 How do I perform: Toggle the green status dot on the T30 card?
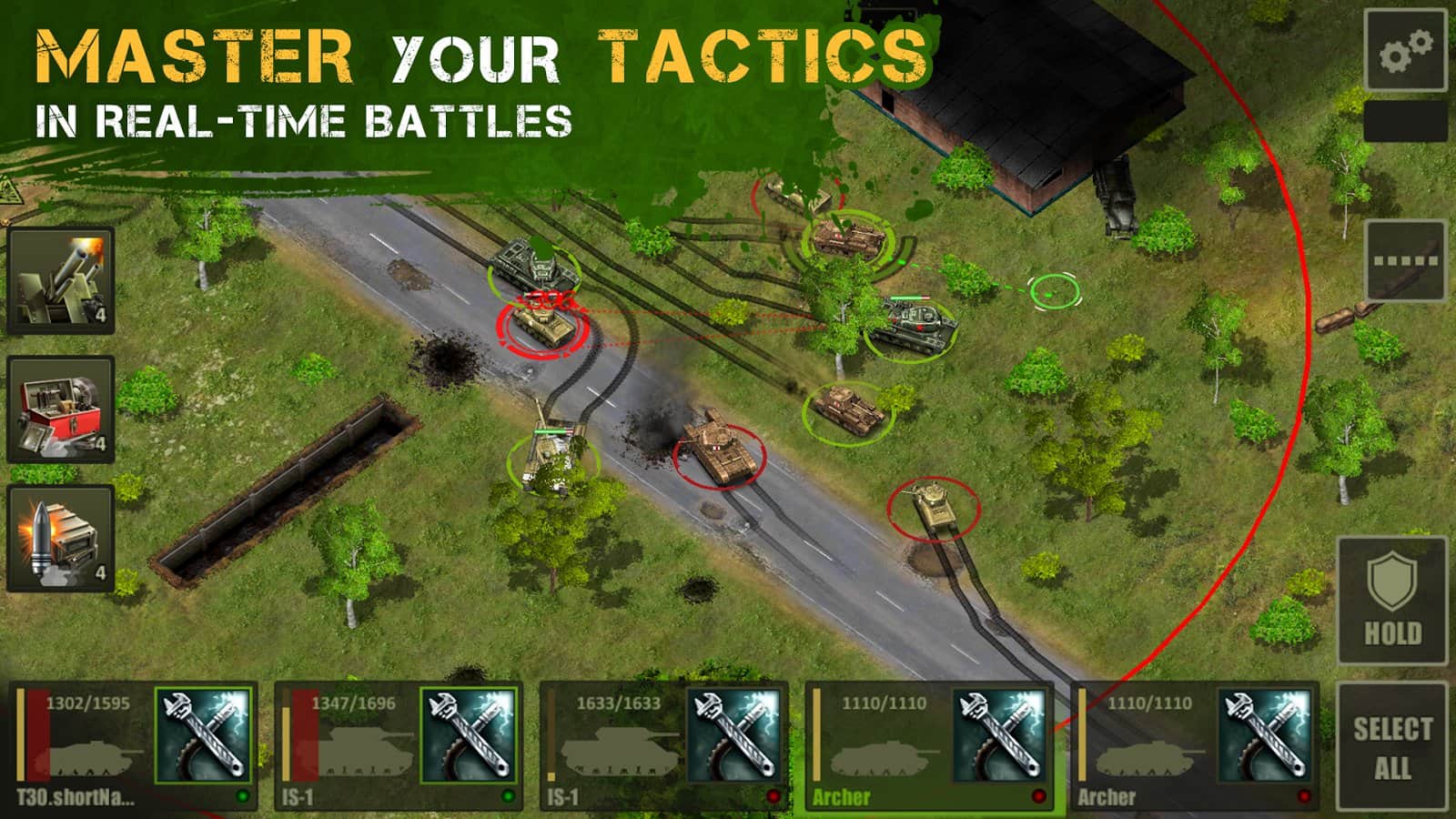[242, 796]
